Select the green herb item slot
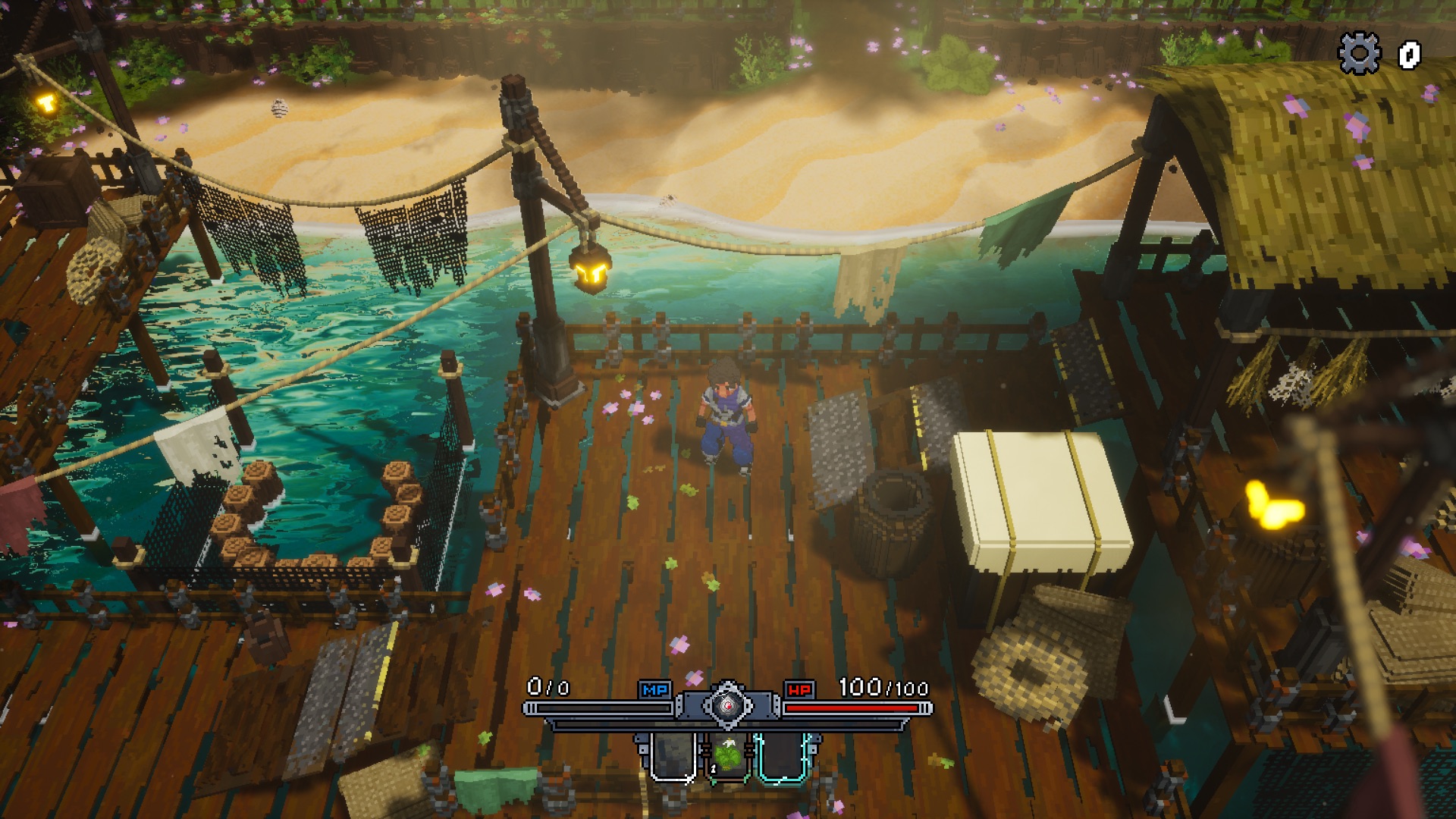 point(728,756)
